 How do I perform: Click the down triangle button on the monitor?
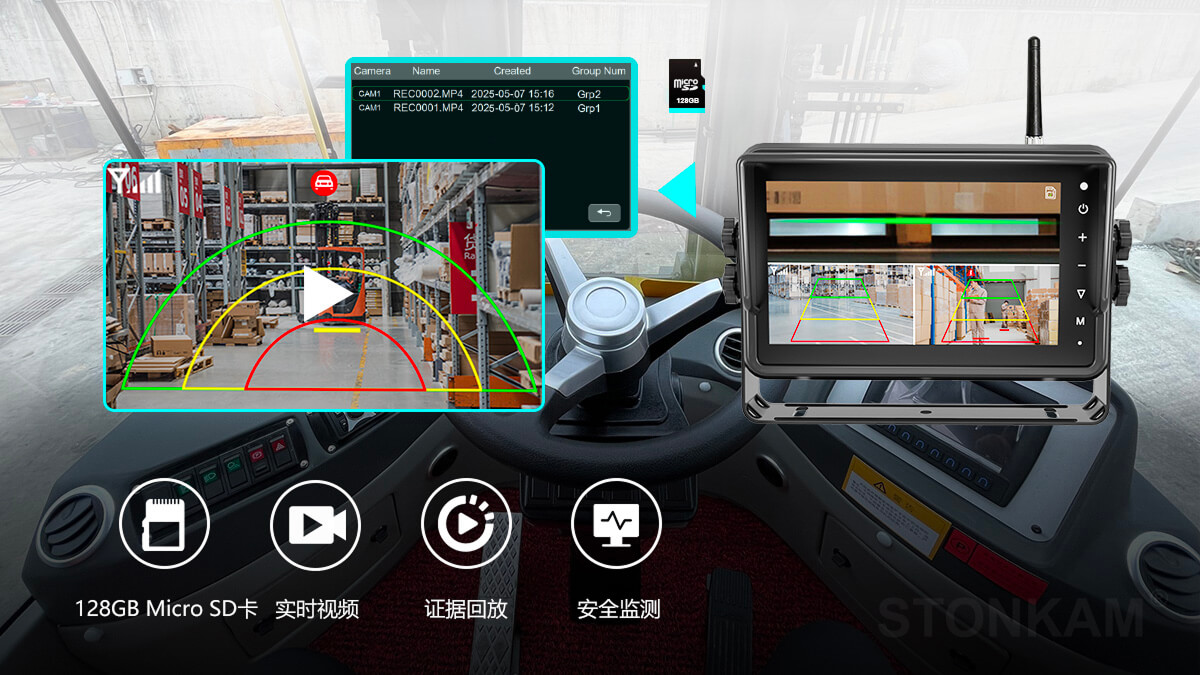coord(1081,294)
